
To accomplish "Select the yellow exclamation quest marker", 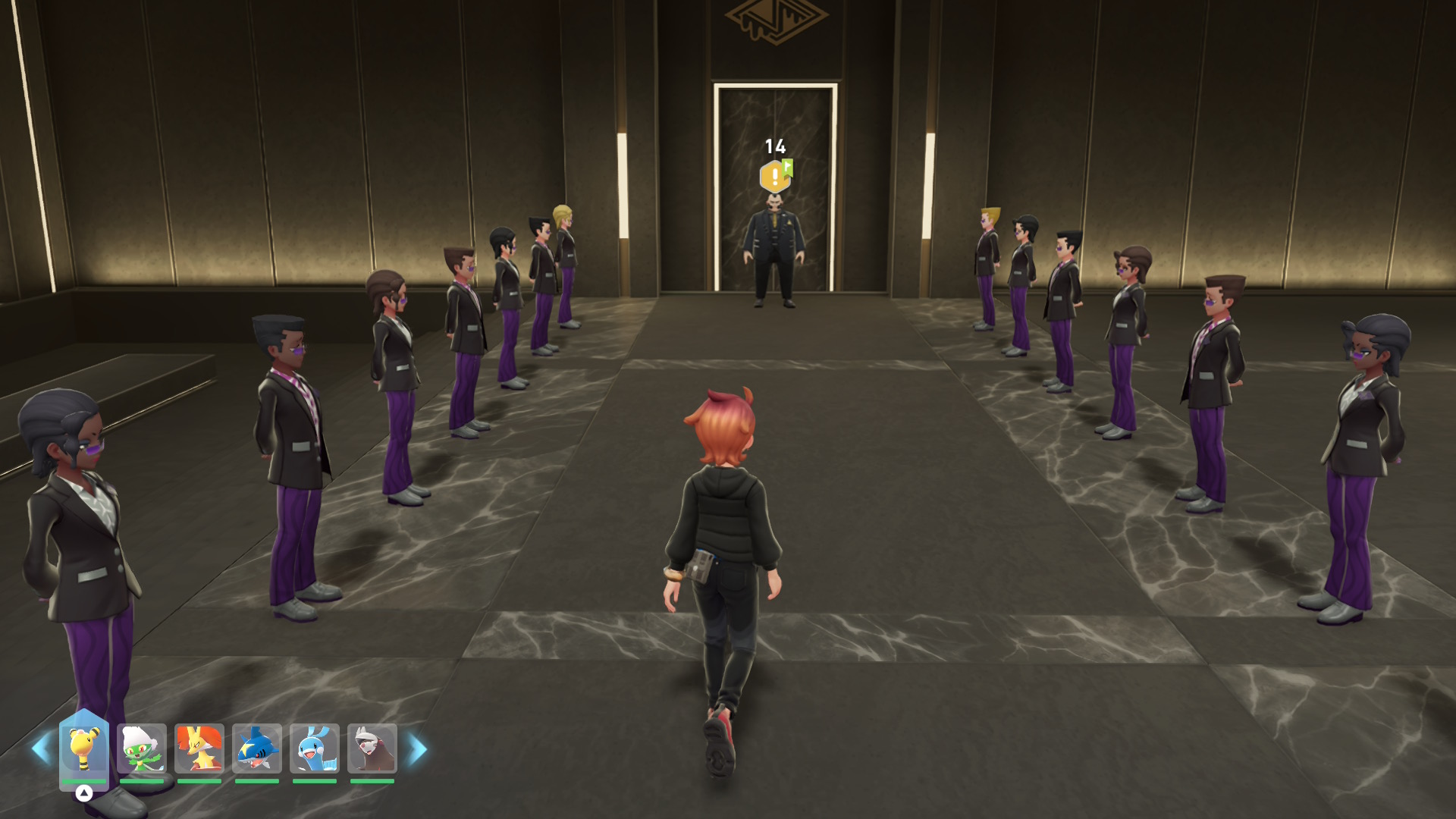I will pos(774,177).
